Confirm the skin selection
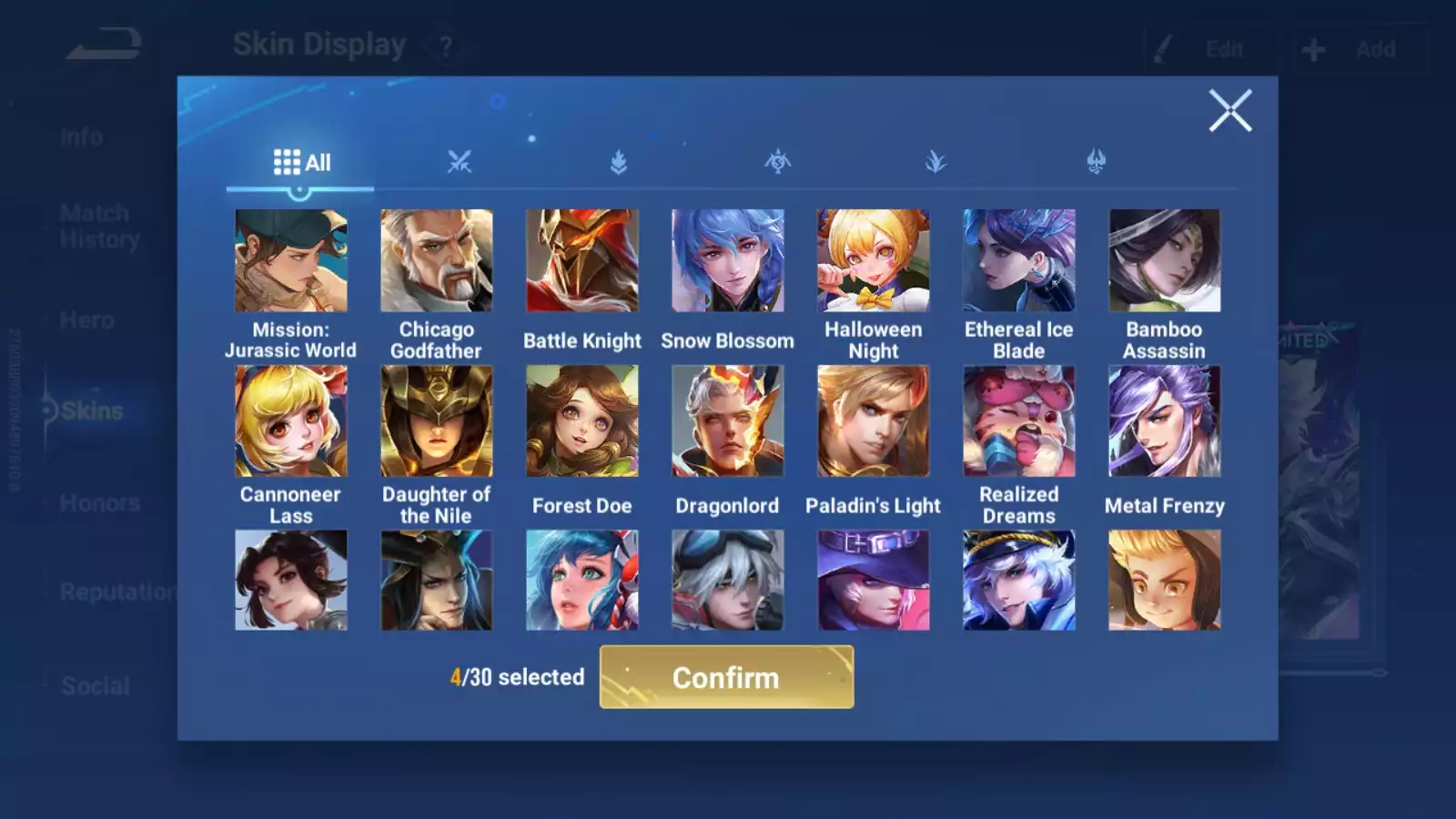Image resolution: width=1456 pixels, height=819 pixels. click(726, 677)
